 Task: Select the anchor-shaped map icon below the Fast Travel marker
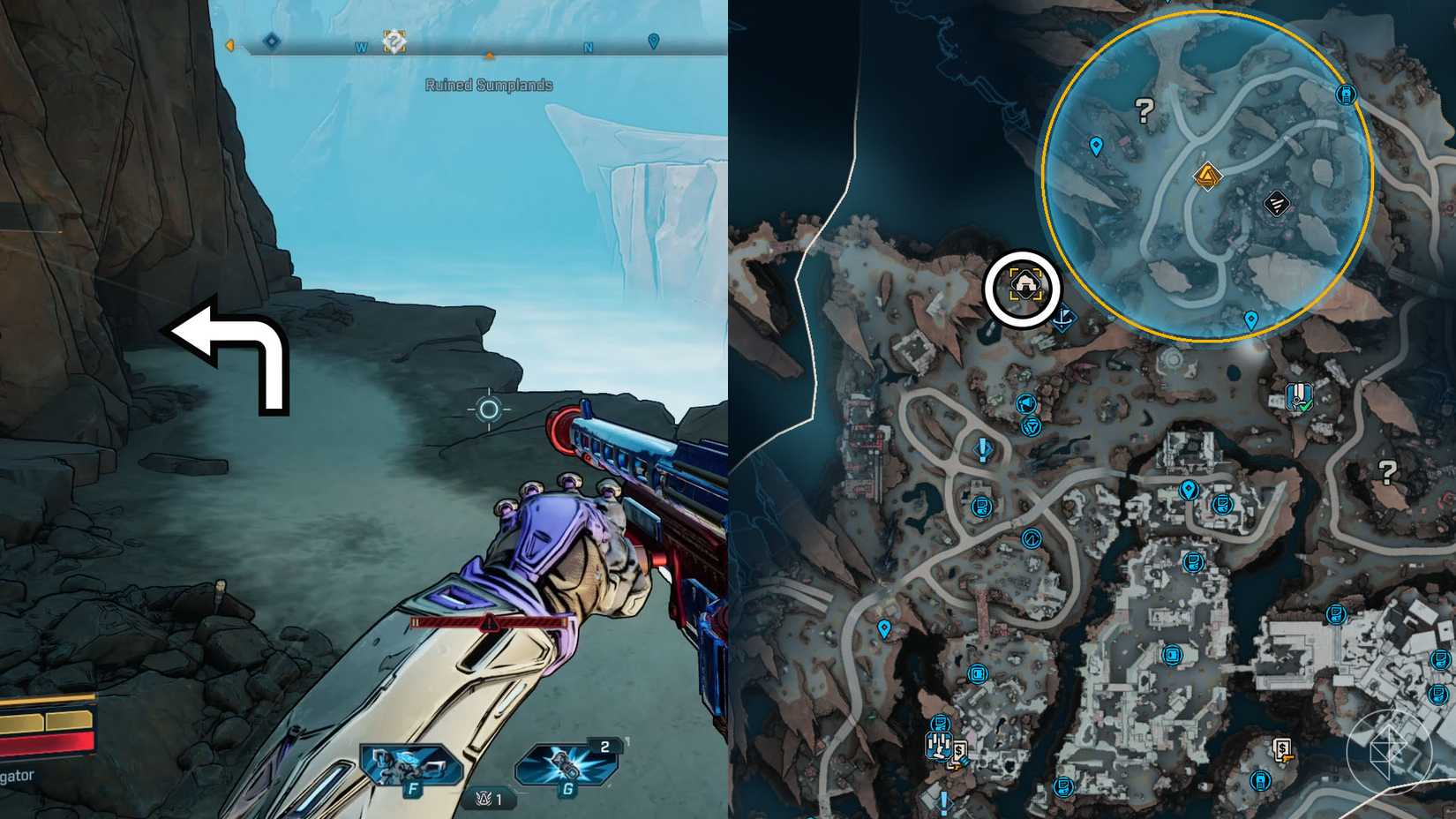coord(1063,315)
